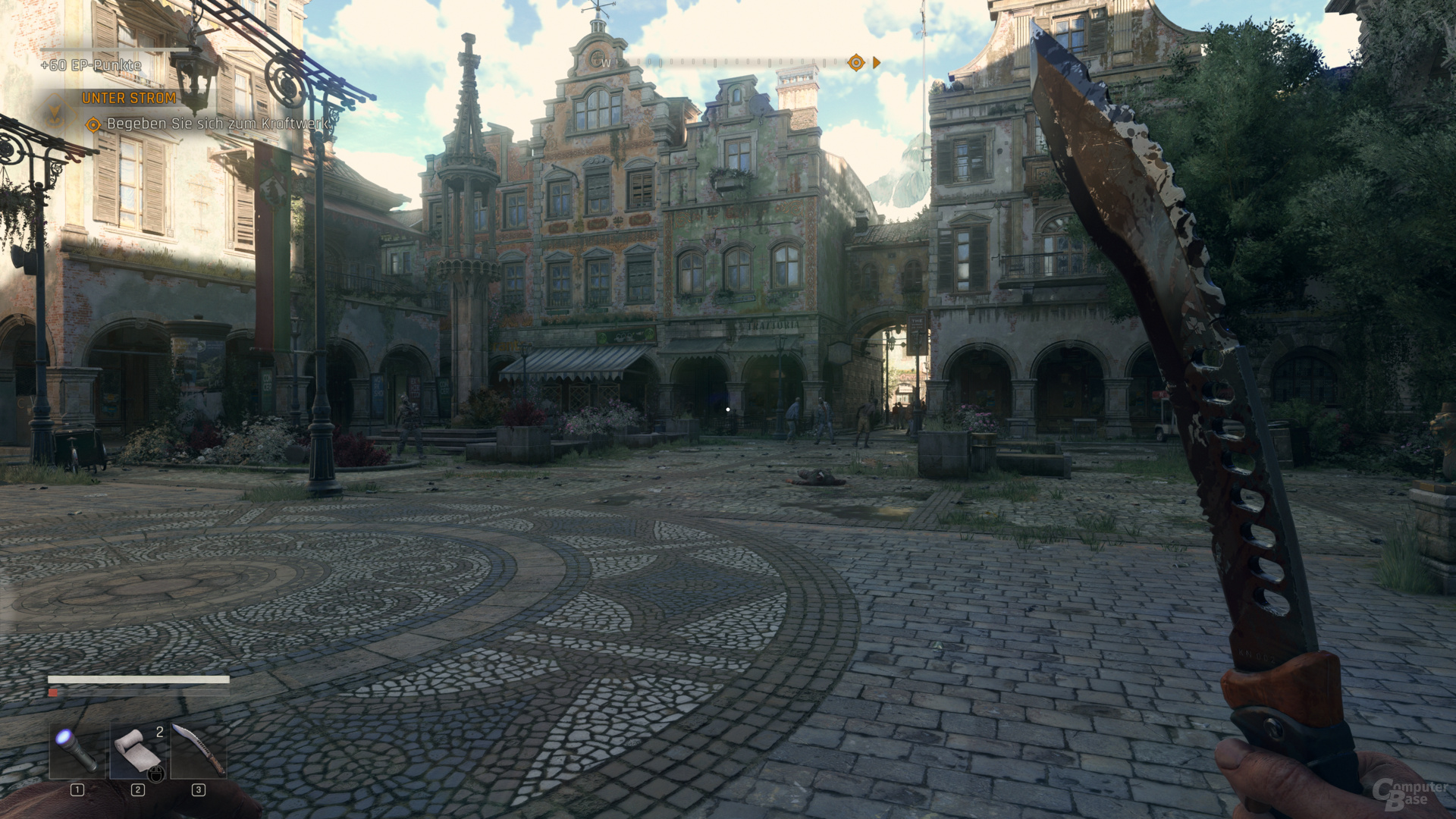Click the Unter Strom quest tracker

point(129,99)
